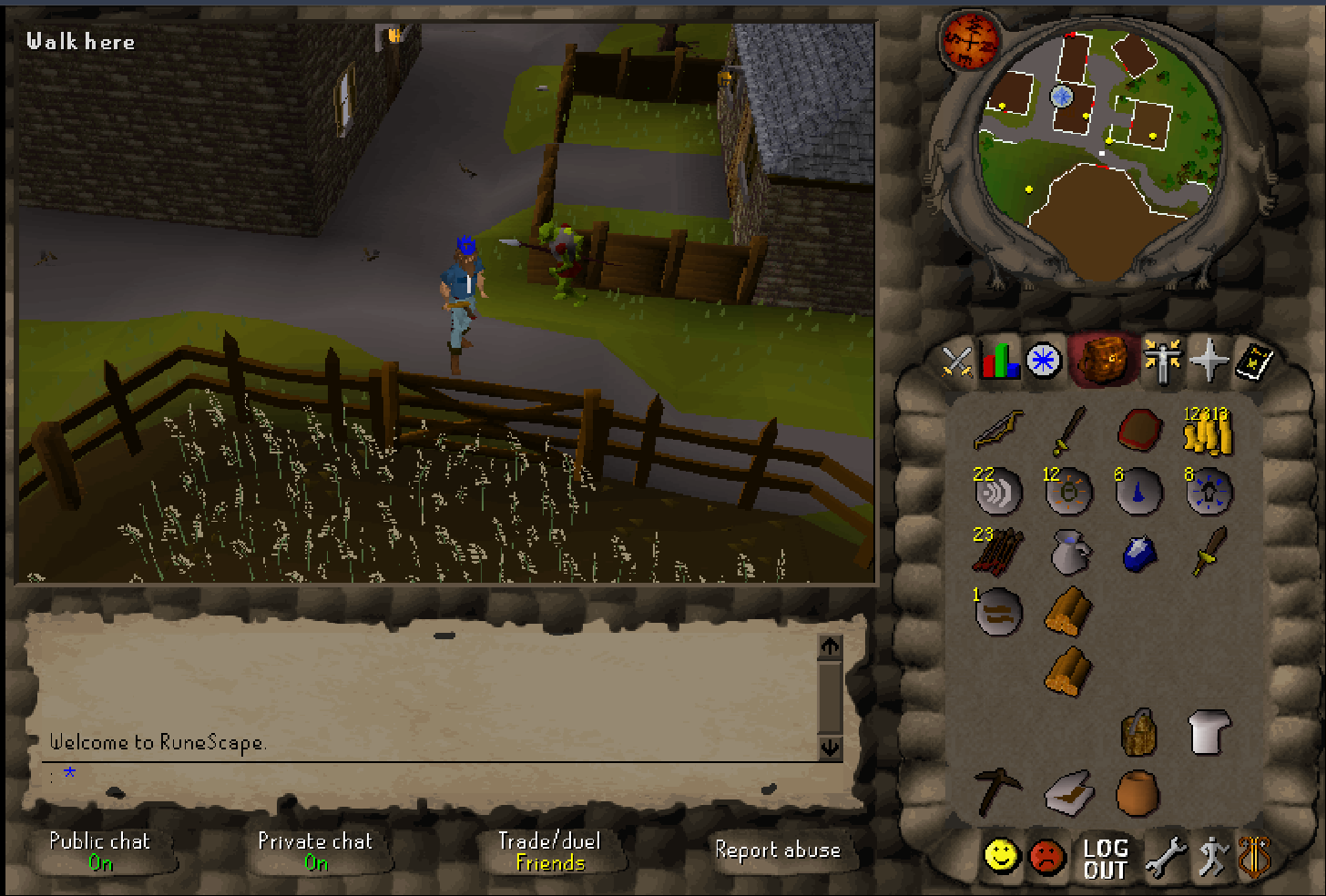Select the pickaxe in the inventory
Image resolution: width=1326 pixels, height=896 pixels.
coord(998,790)
